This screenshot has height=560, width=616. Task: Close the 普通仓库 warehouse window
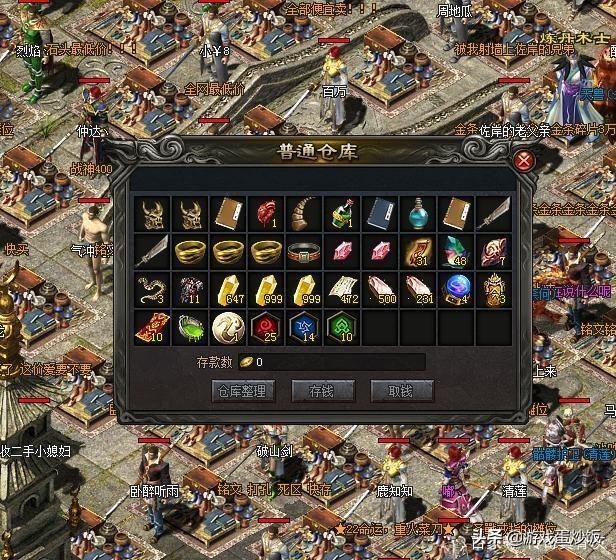click(x=522, y=161)
